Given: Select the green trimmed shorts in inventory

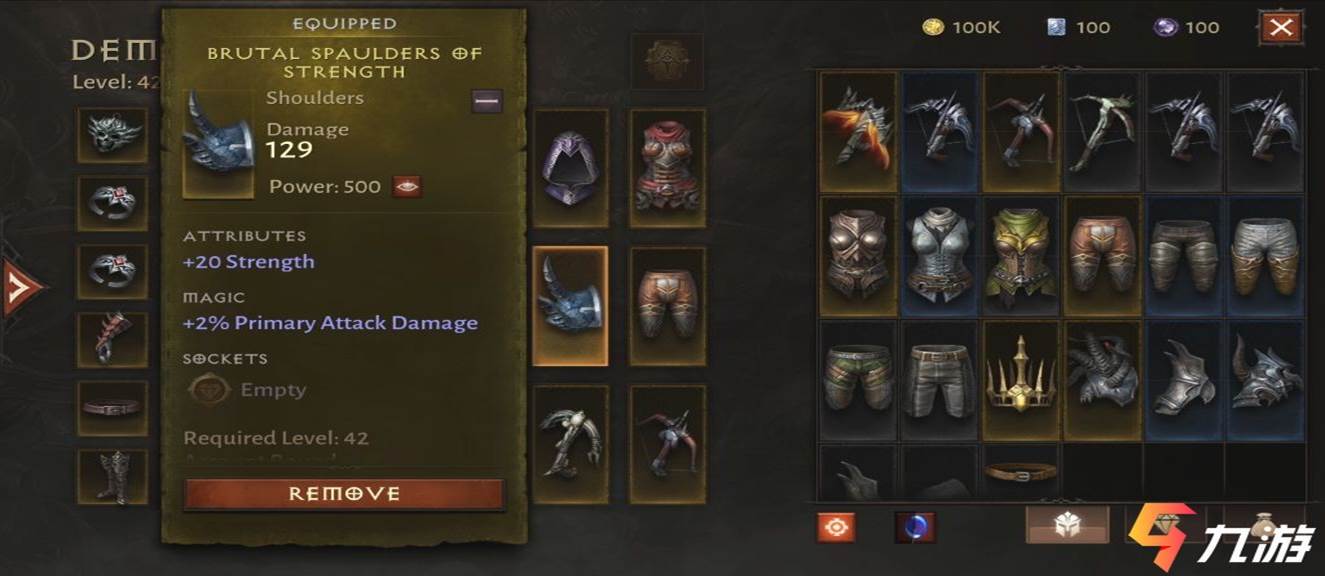Looking at the screenshot, I should (x=858, y=380).
